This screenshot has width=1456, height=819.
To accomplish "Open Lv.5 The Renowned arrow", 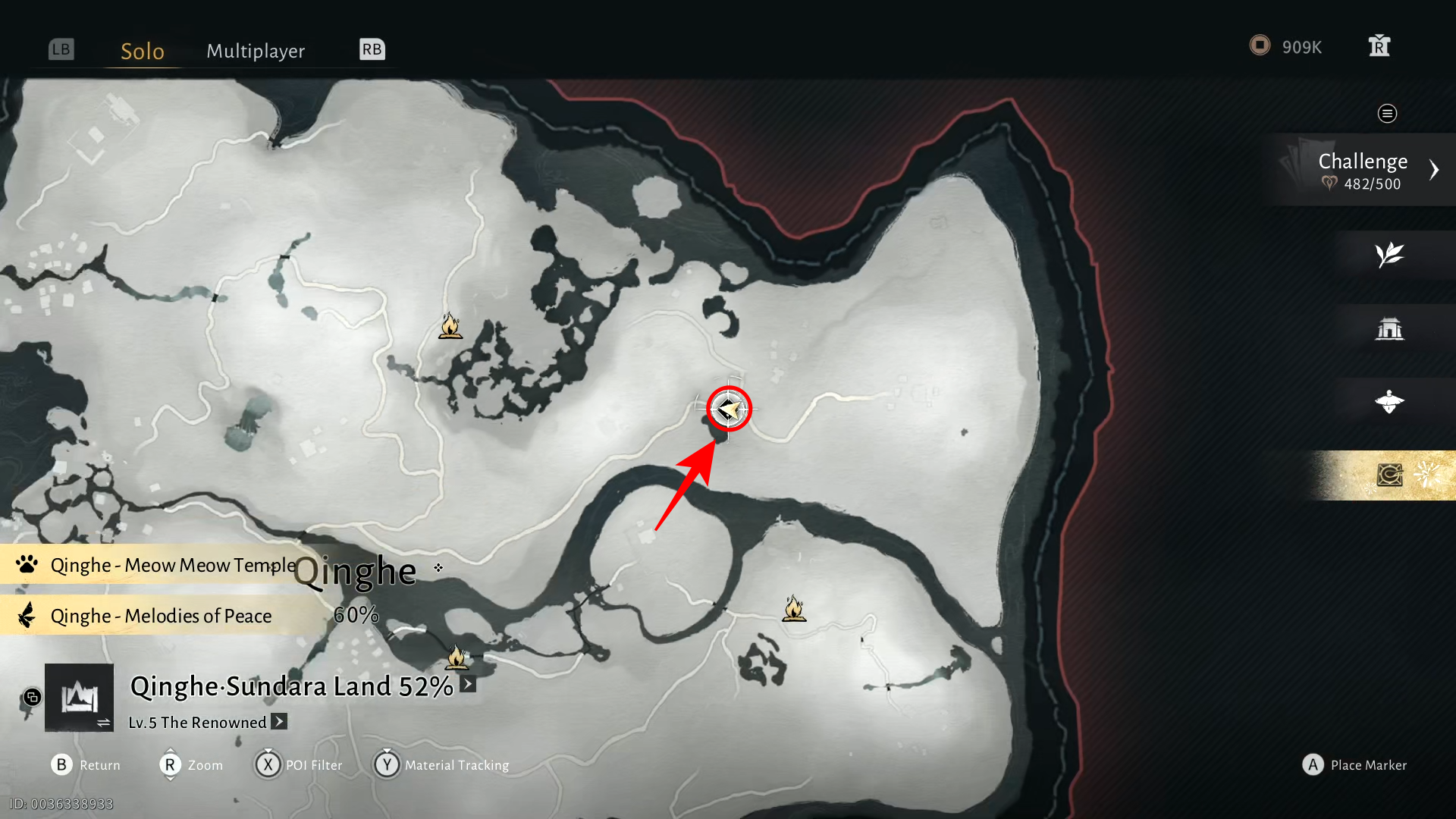I will click(279, 722).
